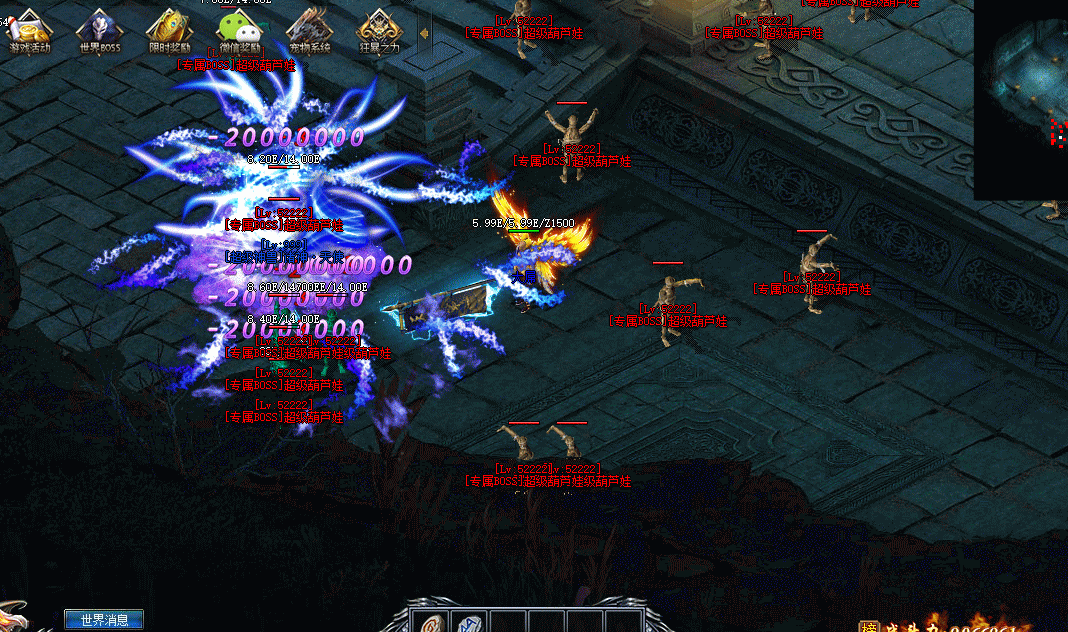Open the 宠物系统 pet system
Image resolution: width=1068 pixels, height=632 pixels.
click(308, 30)
